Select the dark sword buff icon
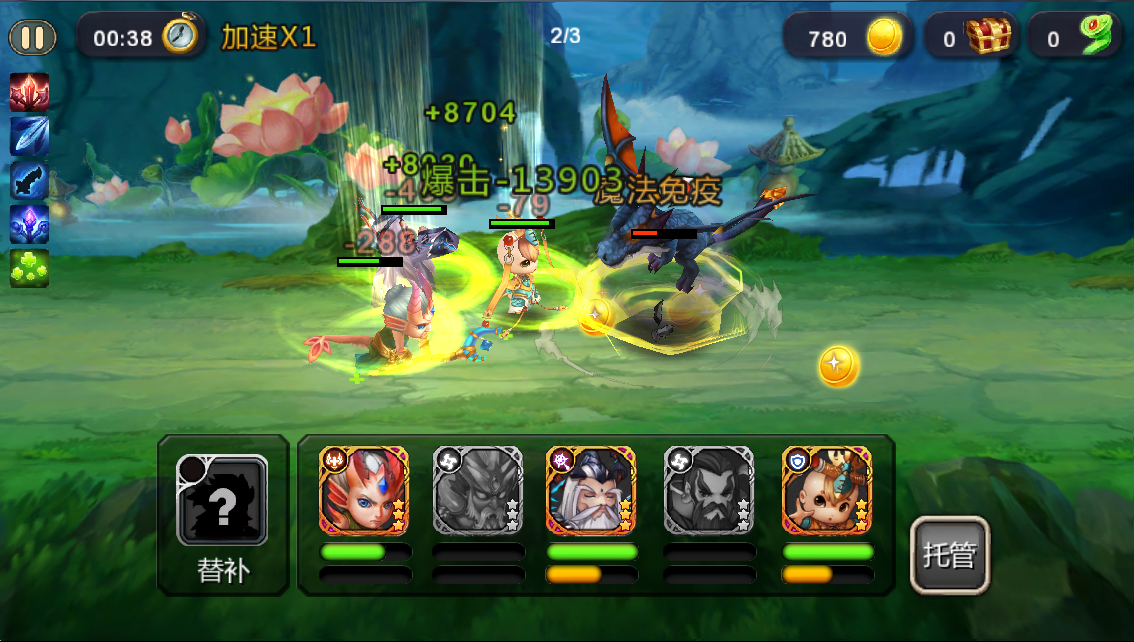 click(x=29, y=180)
